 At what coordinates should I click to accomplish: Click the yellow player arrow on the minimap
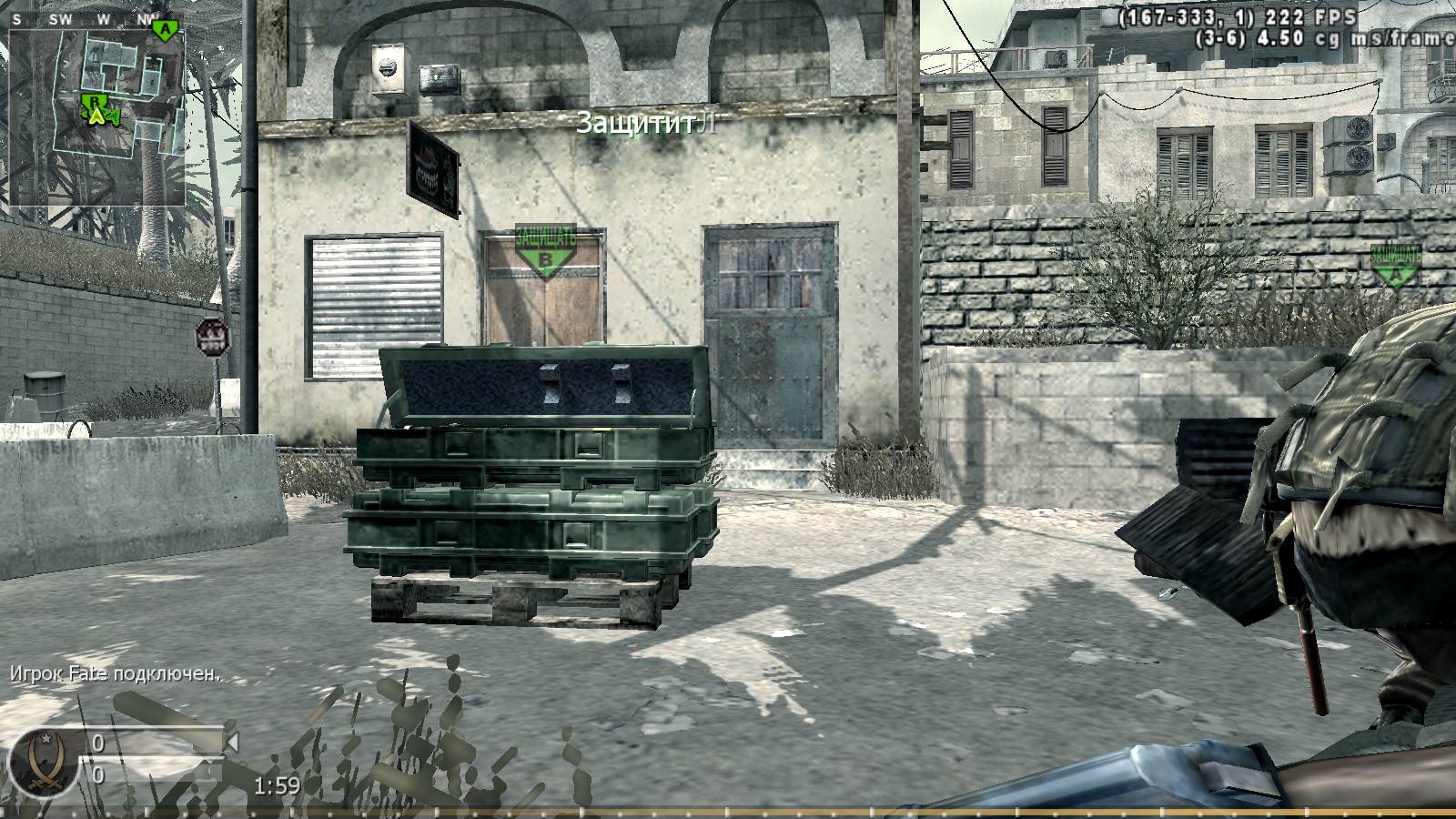(96, 117)
